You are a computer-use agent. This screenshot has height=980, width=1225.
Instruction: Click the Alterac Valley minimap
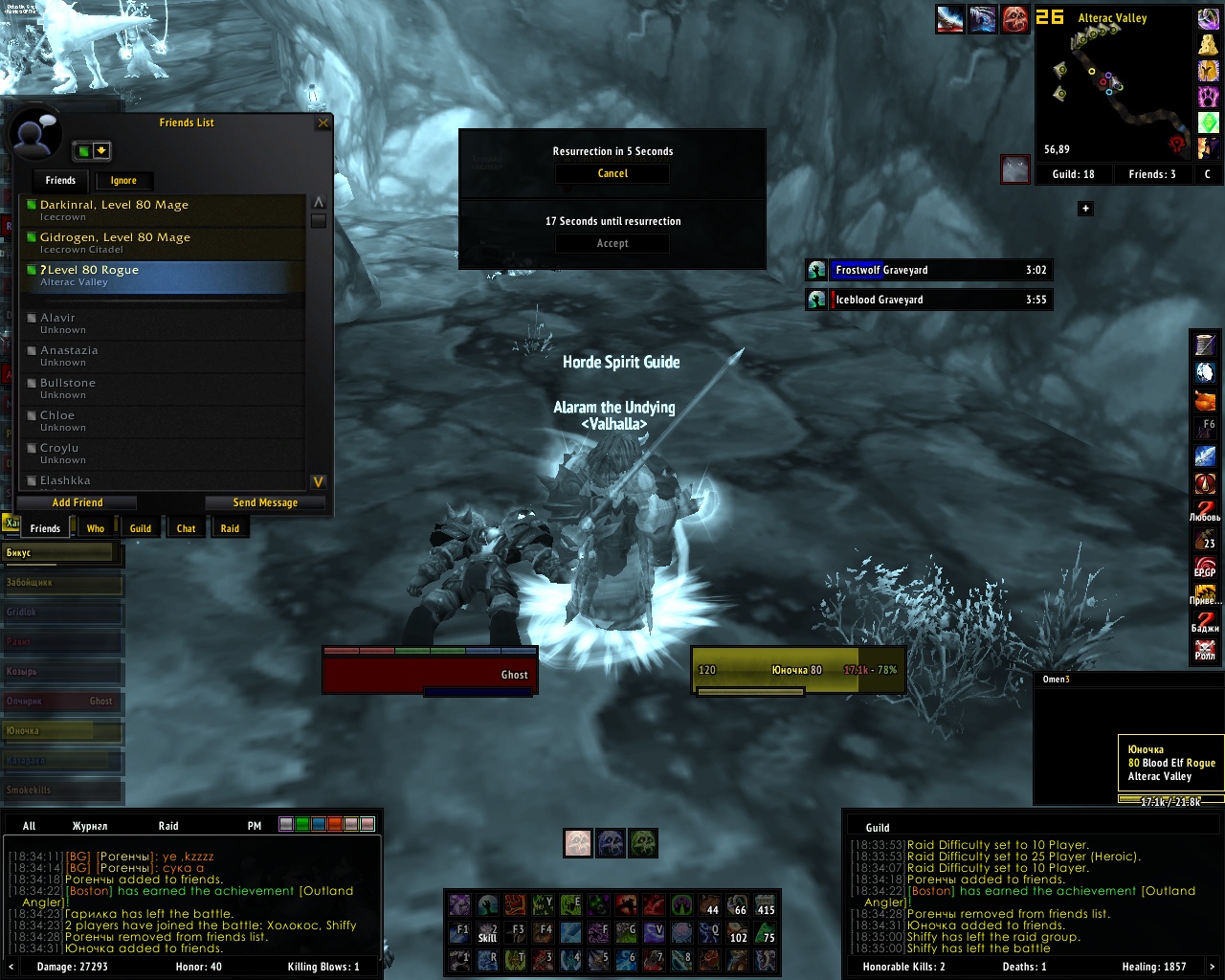point(1113,91)
